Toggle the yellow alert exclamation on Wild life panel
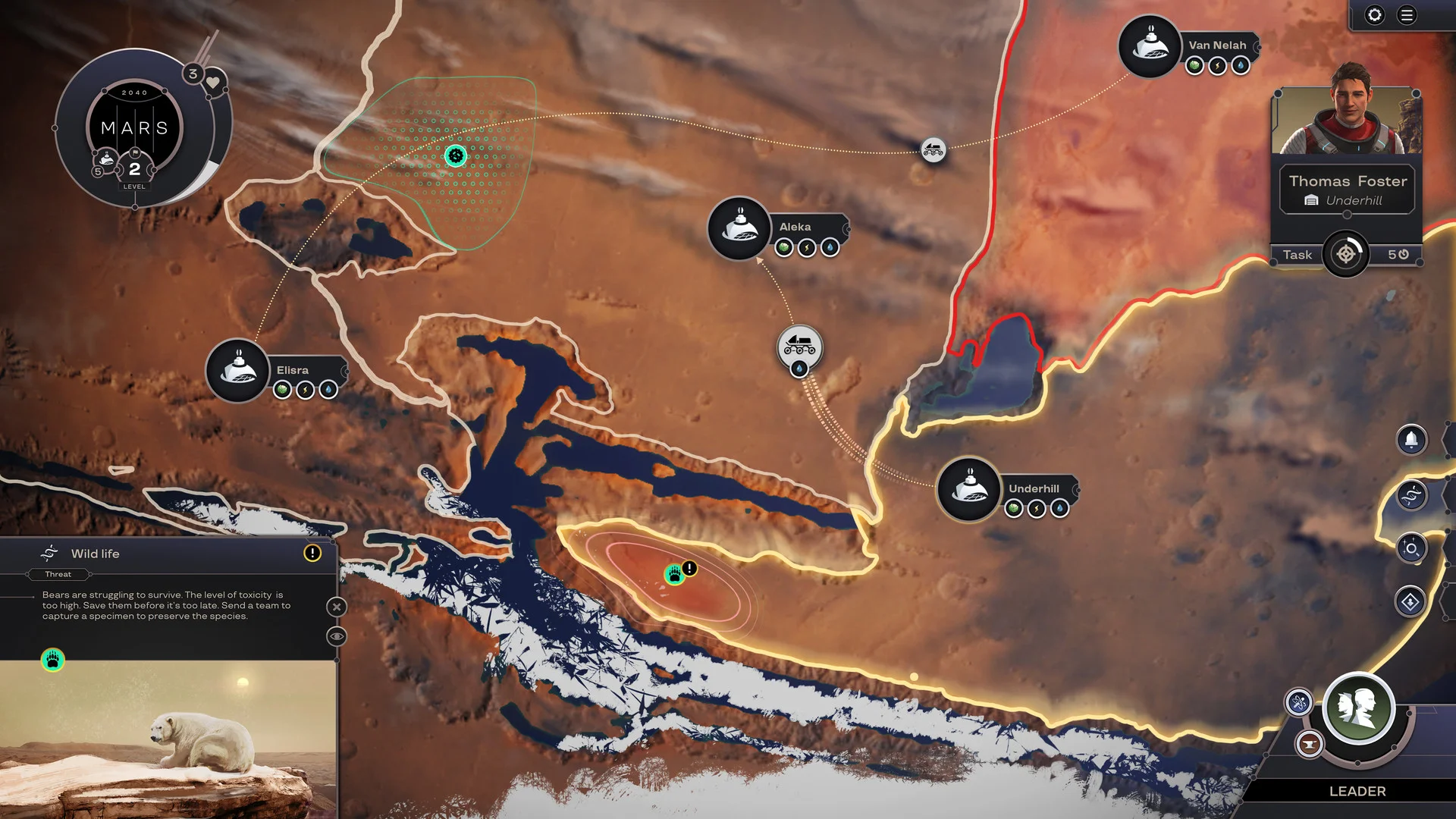The height and width of the screenshot is (819, 1456). [x=313, y=554]
